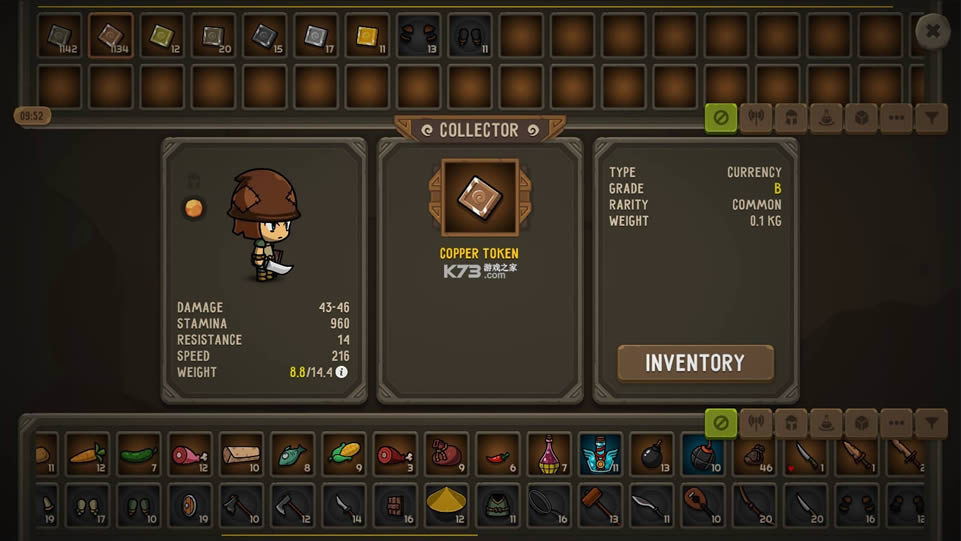Close the collector window
Image resolution: width=961 pixels, height=541 pixels.
(932, 32)
